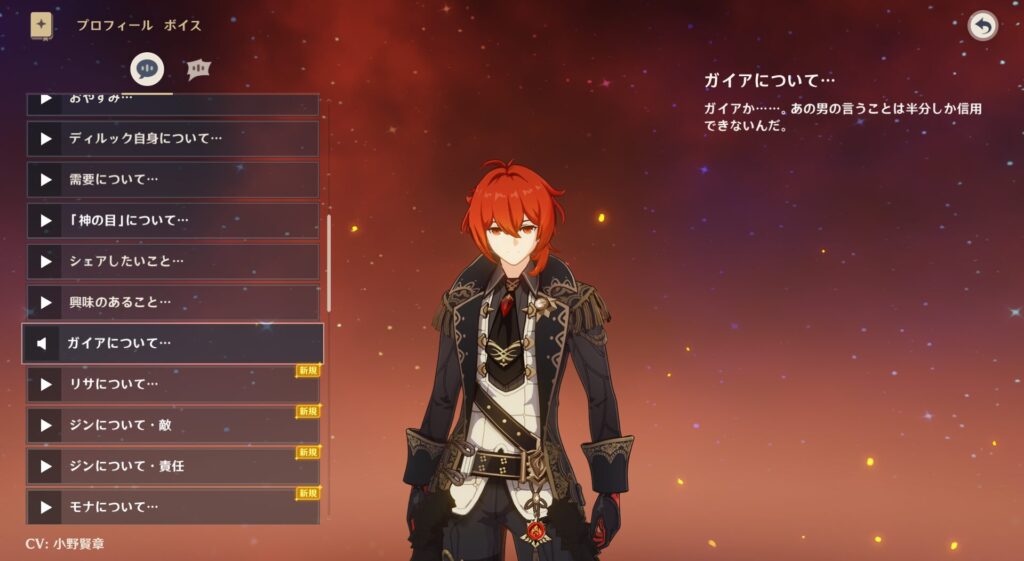
Task: Play the シェアしたいこと voice line
Action: click(x=45, y=261)
